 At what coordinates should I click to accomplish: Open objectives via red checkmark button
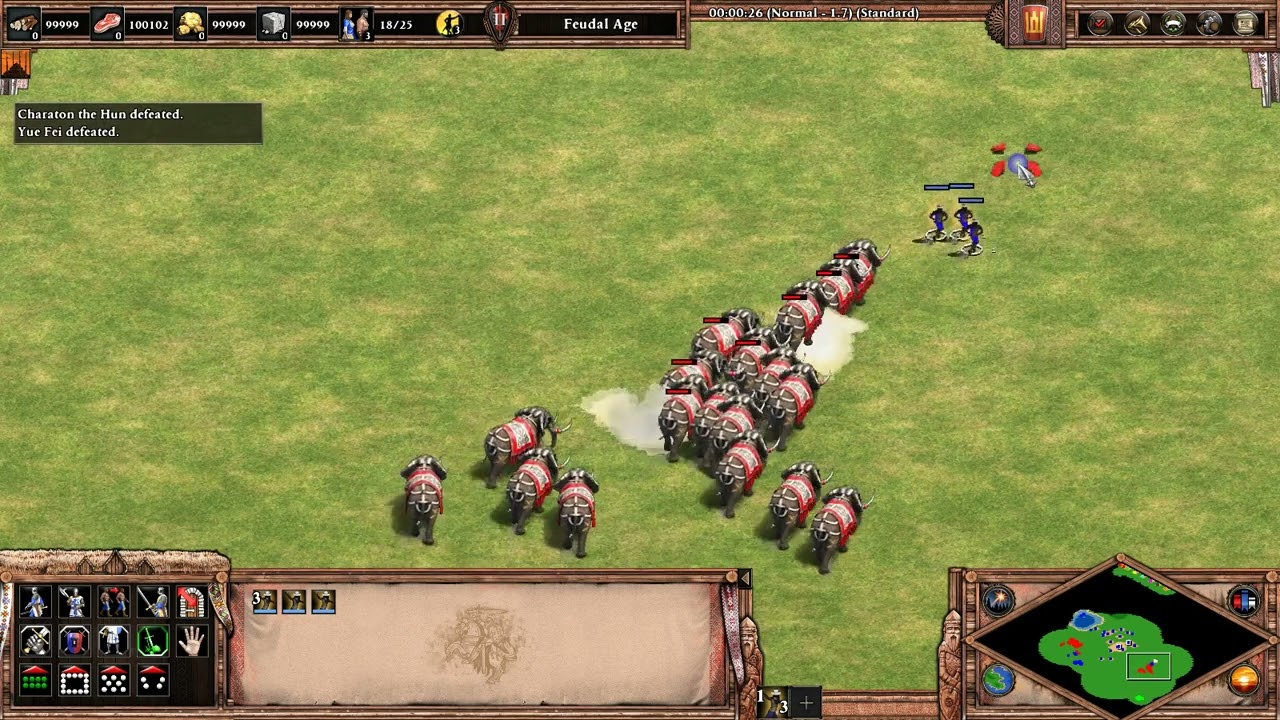click(1100, 23)
